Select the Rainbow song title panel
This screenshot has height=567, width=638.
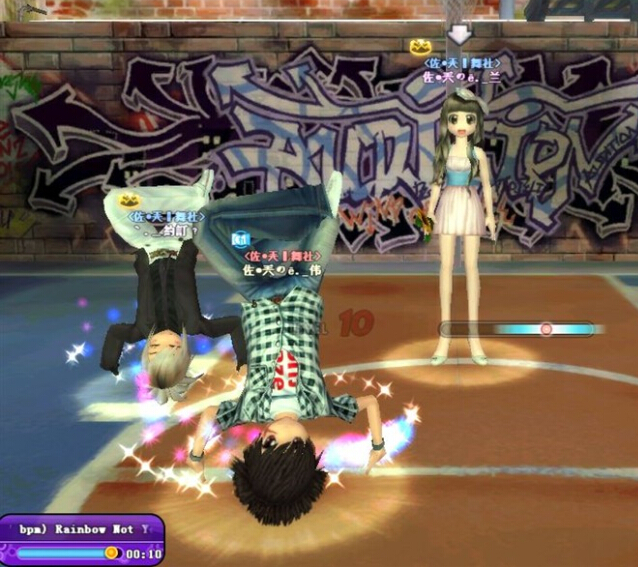pos(81,529)
